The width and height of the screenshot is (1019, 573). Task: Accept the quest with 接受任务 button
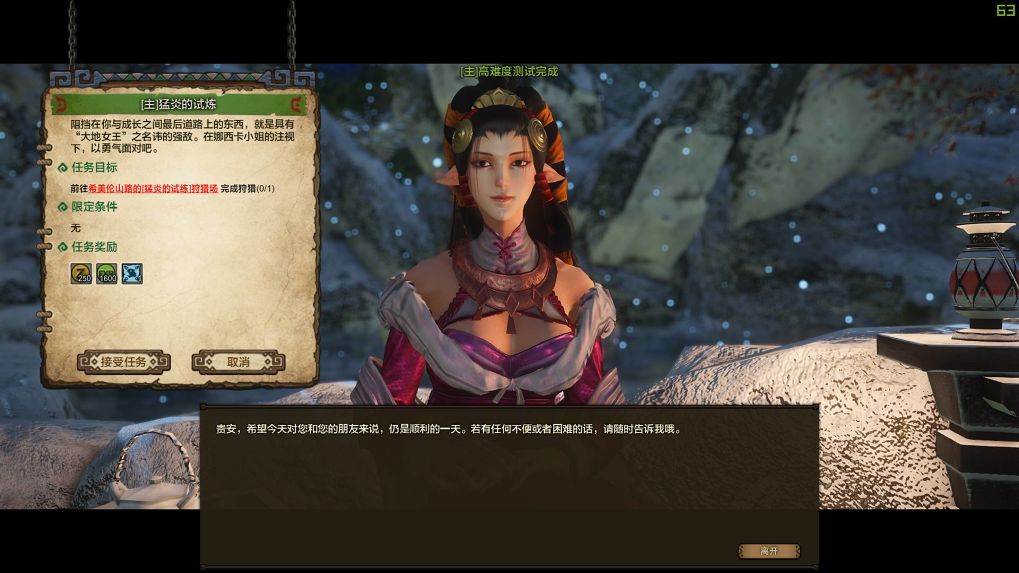tap(124, 362)
